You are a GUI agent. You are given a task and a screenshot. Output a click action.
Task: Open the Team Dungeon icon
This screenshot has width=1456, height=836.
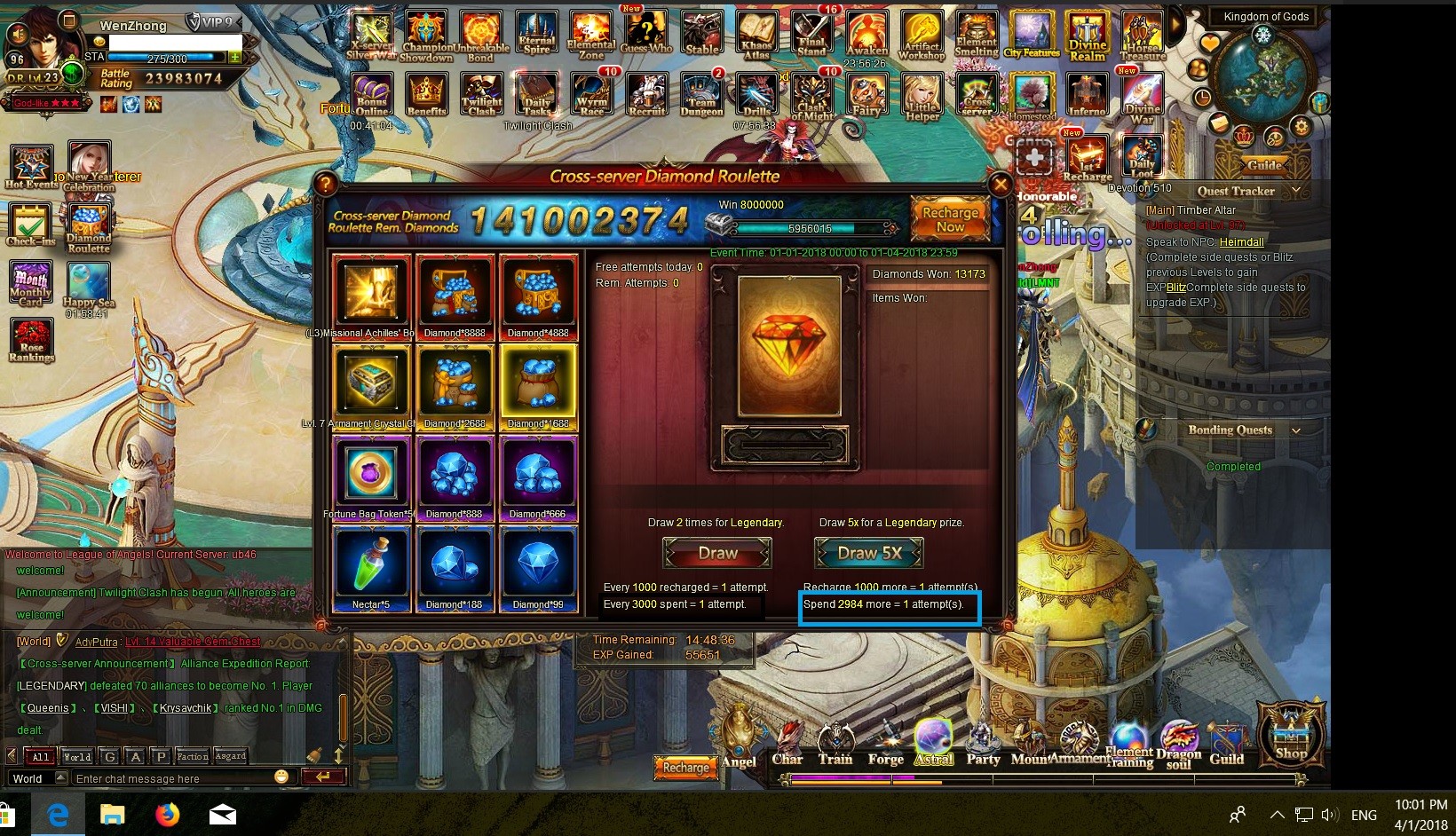701,95
